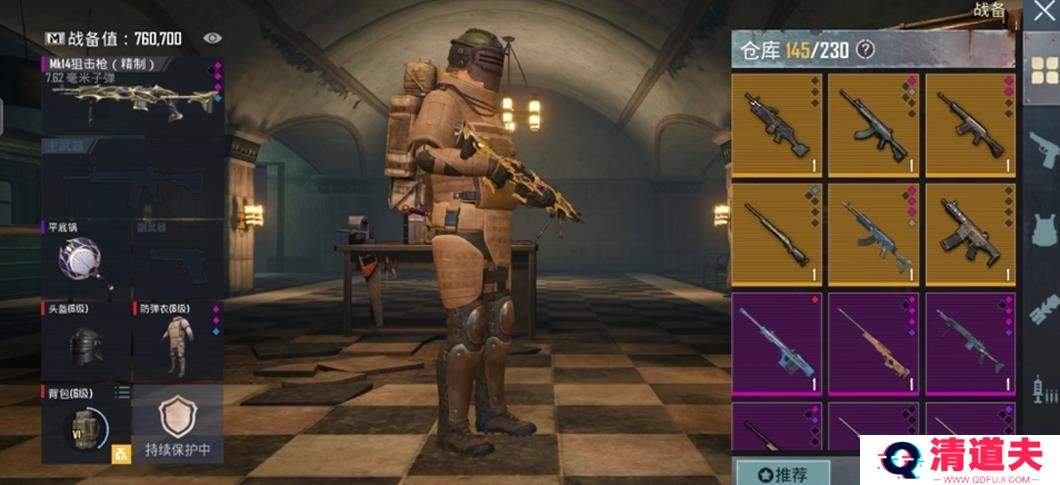The image size is (1060, 485).
Task: Select the purple wooden sniper rifle item
Action: (x=873, y=343)
